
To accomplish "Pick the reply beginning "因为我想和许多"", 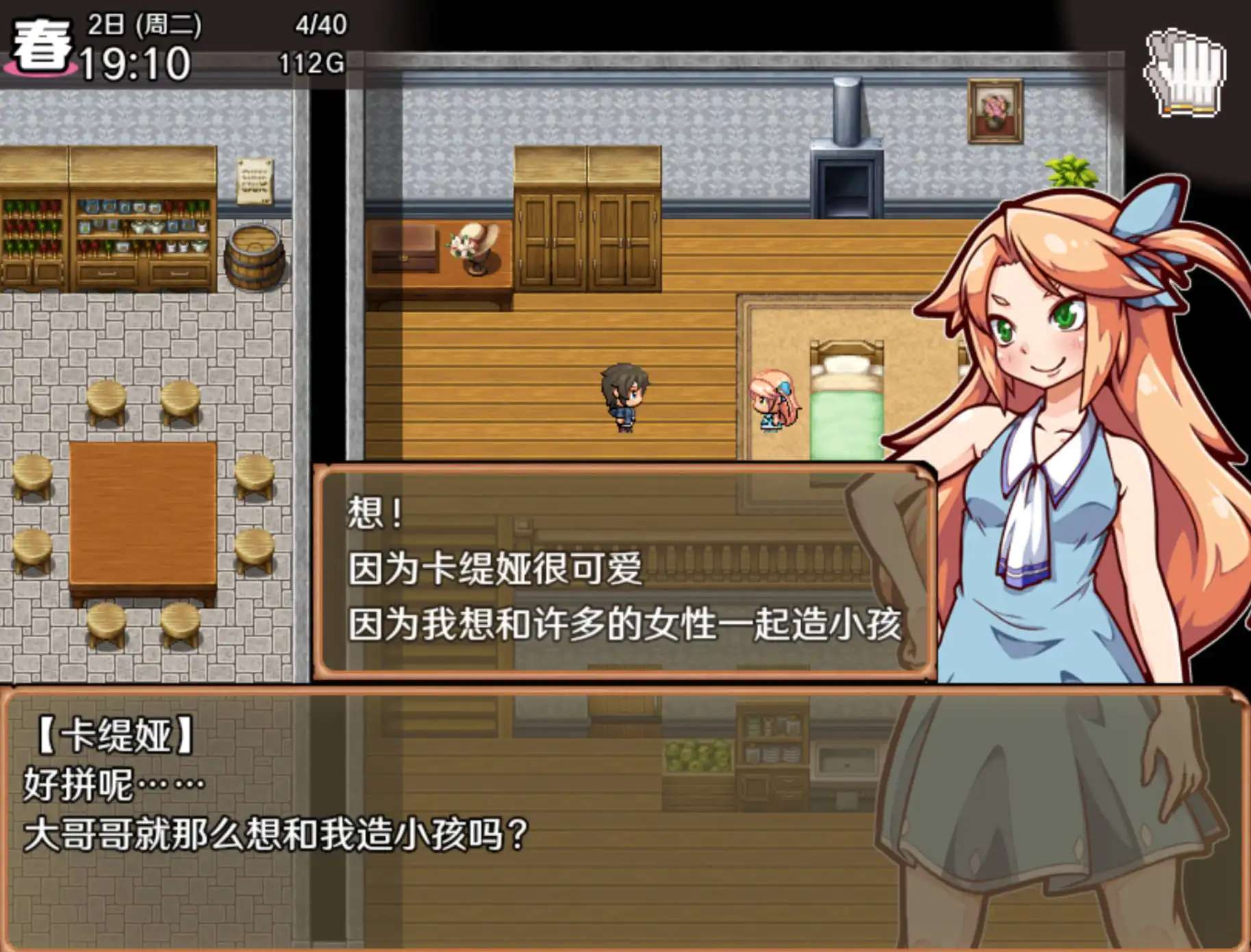I will coord(624,625).
